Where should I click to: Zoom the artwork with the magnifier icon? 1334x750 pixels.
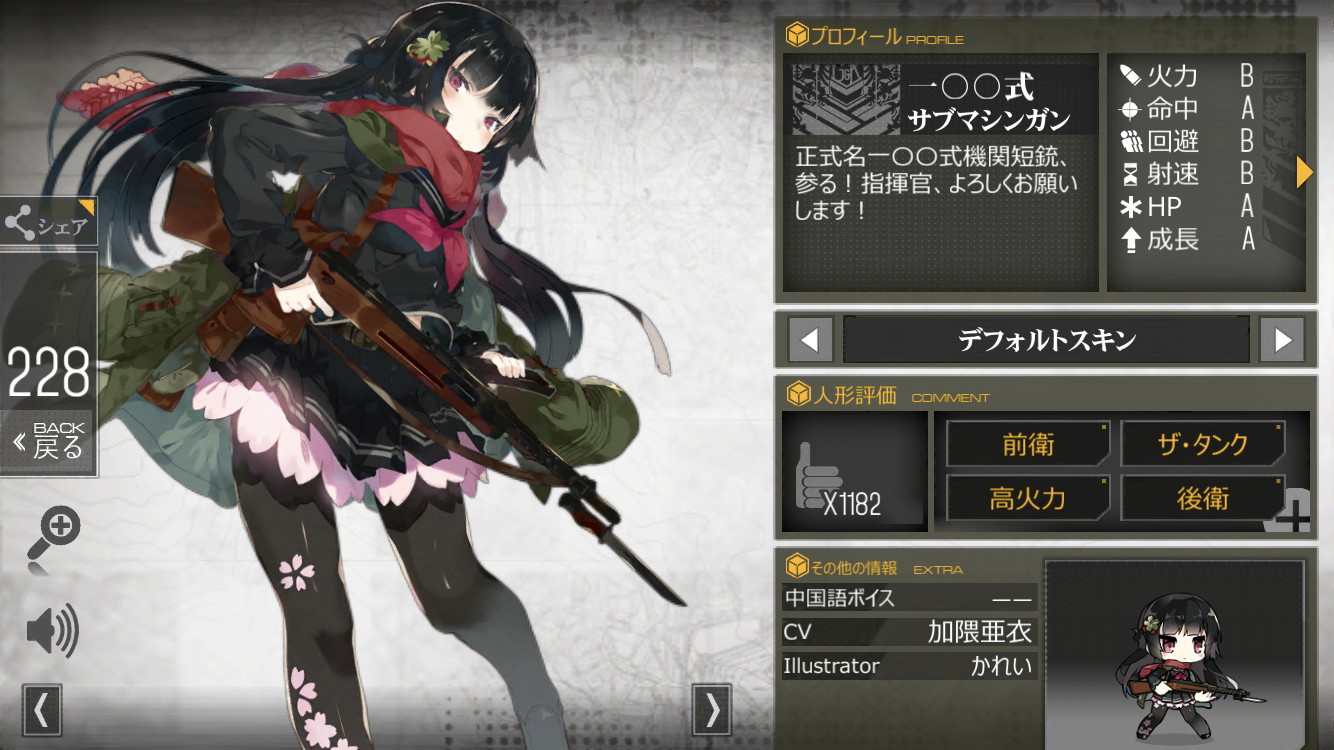pyautogui.click(x=58, y=526)
